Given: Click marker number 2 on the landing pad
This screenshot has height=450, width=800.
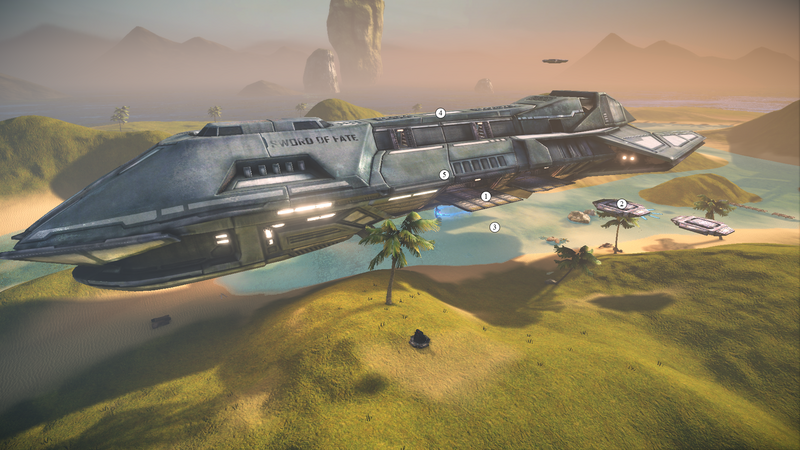Looking at the screenshot, I should click(621, 204).
